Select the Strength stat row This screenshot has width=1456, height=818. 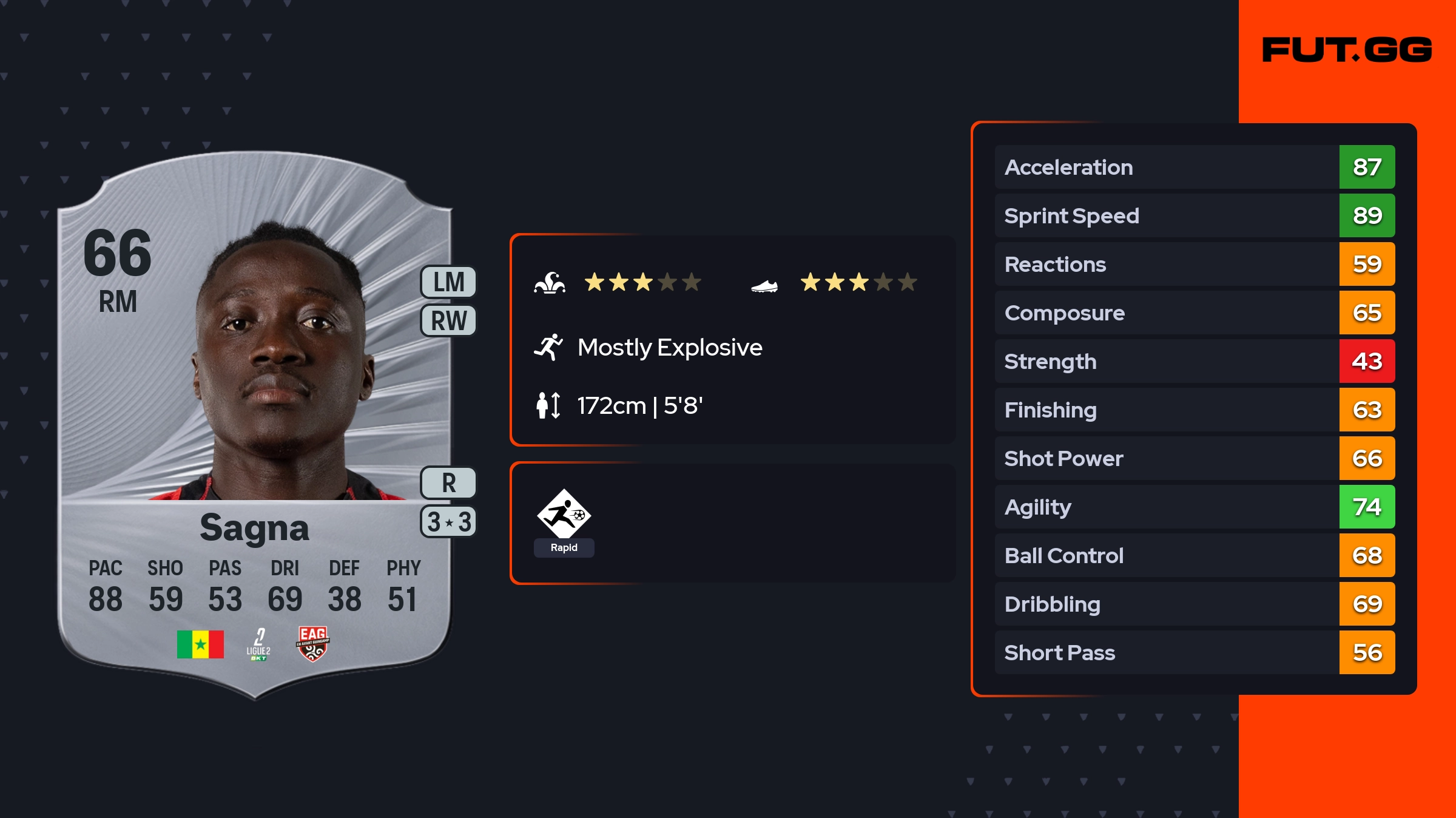[x=1194, y=361]
